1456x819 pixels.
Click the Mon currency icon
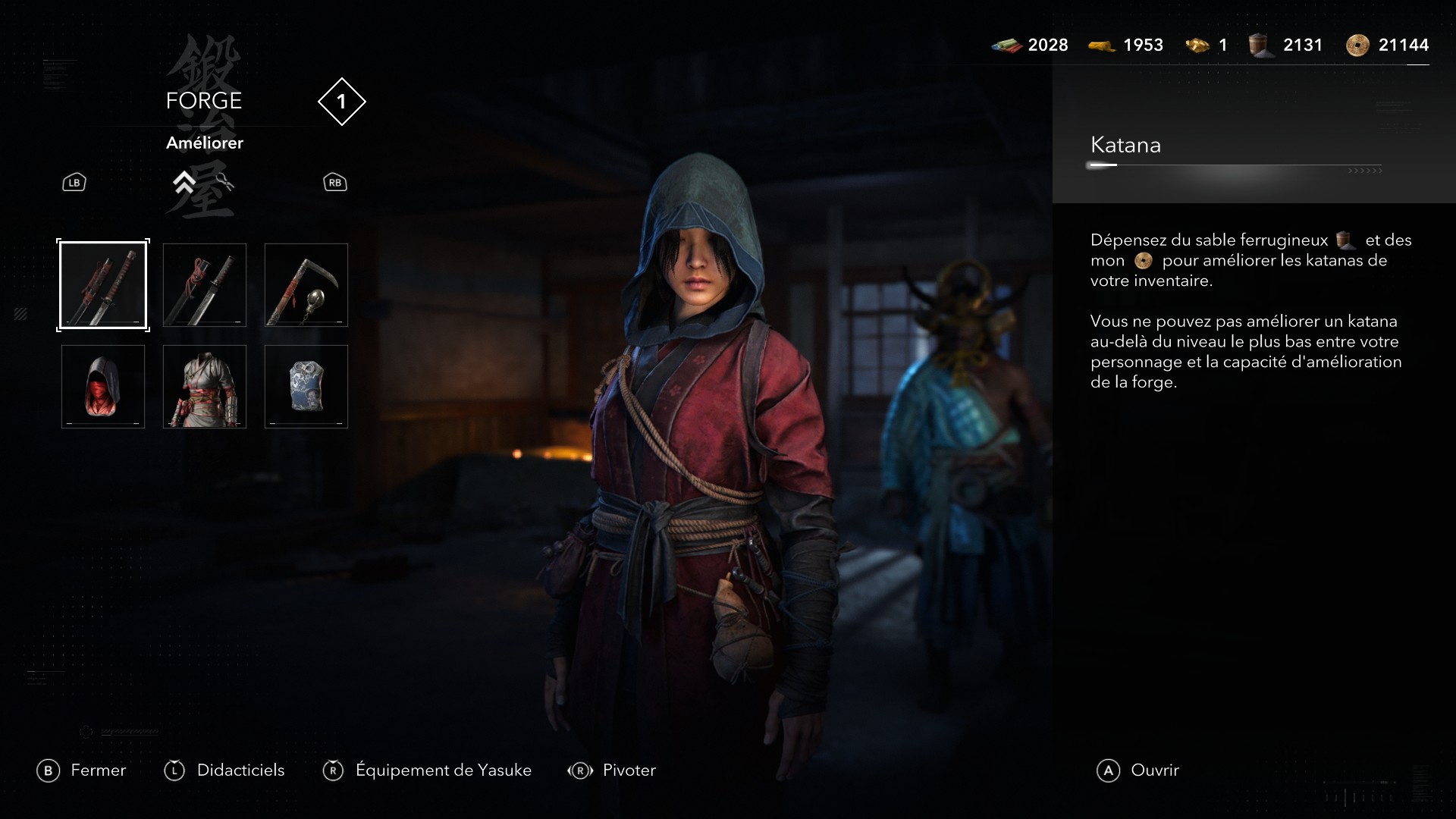(x=1356, y=45)
